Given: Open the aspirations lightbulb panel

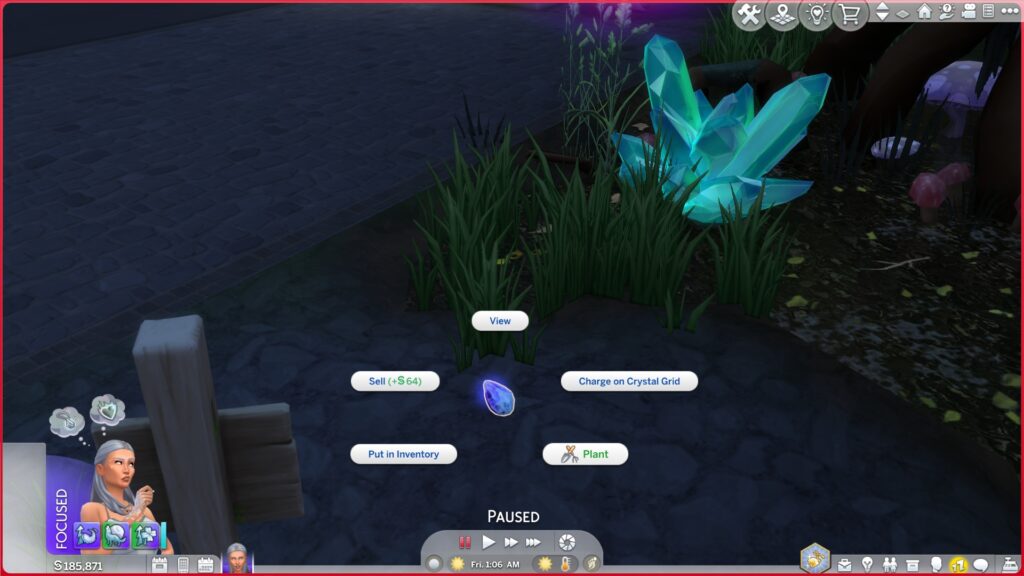Looking at the screenshot, I should [x=867, y=565].
